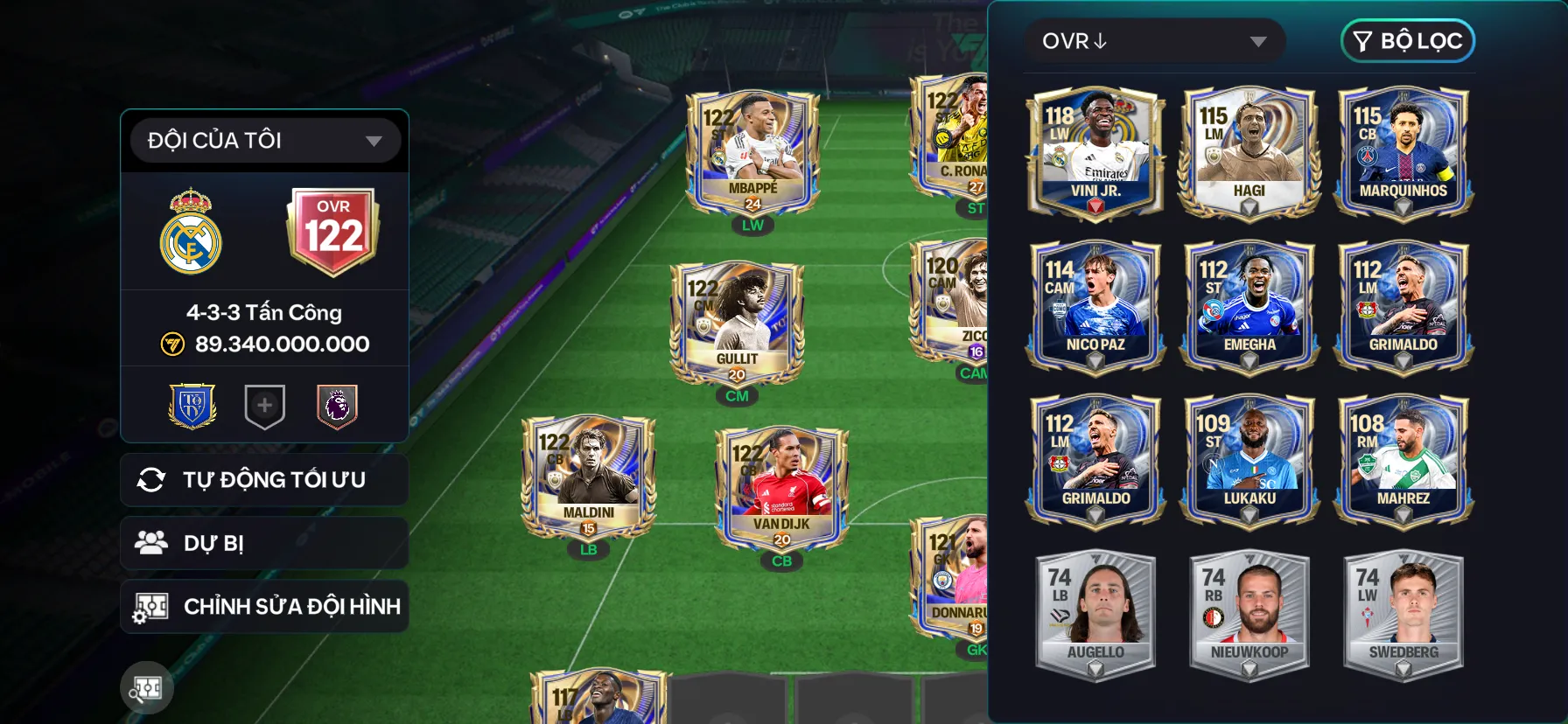Image resolution: width=1568 pixels, height=724 pixels.
Task: Click the Dự Bị substitutes icon
Action: click(x=151, y=542)
